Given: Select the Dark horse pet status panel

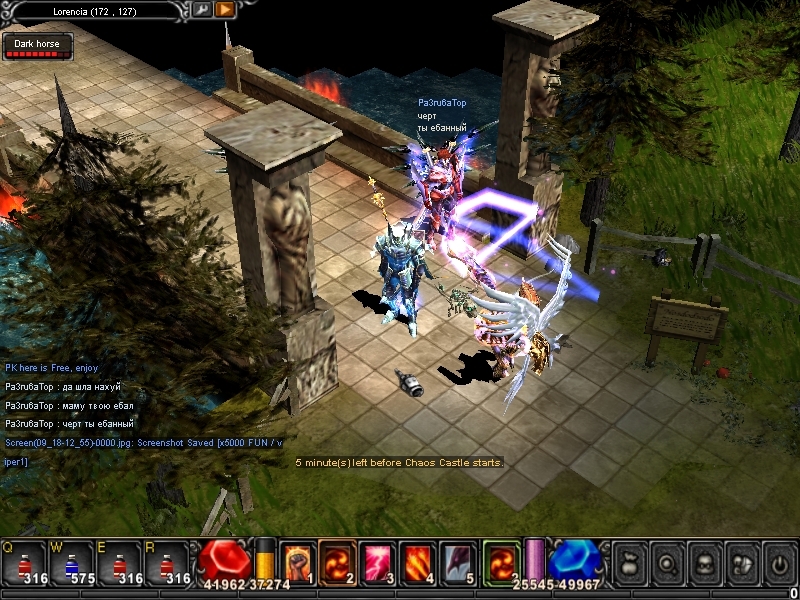Looking at the screenshot, I should (x=37, y=47).
